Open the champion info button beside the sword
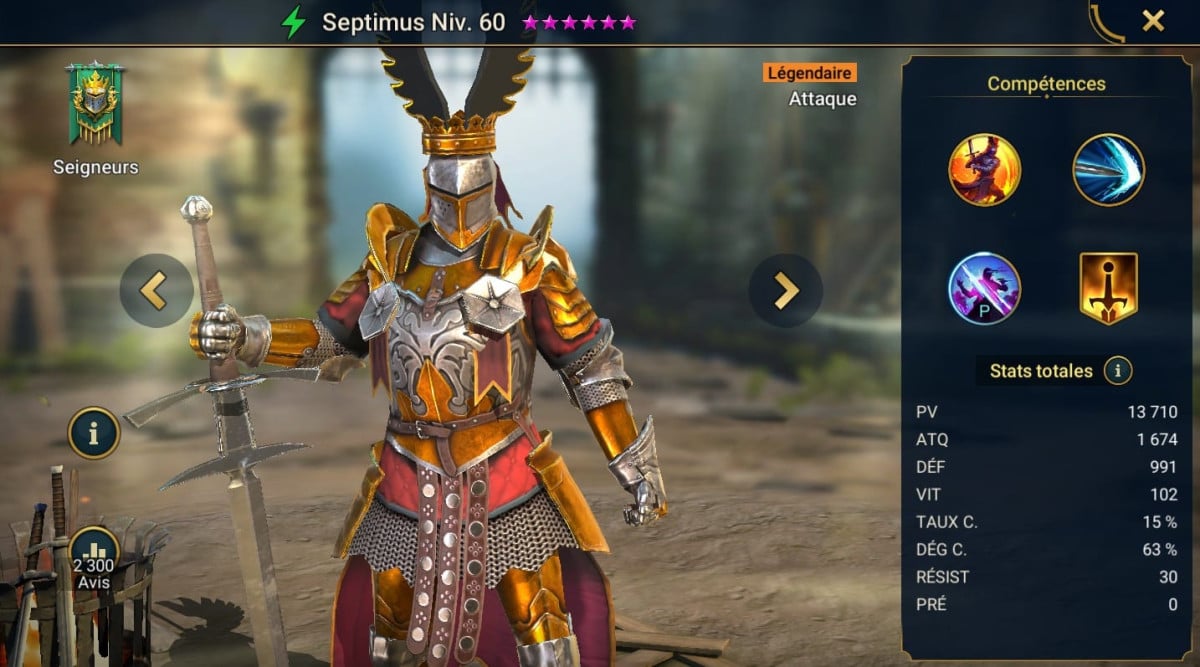The height and width of the screenshot is (667, 1200). coord(94,433)
